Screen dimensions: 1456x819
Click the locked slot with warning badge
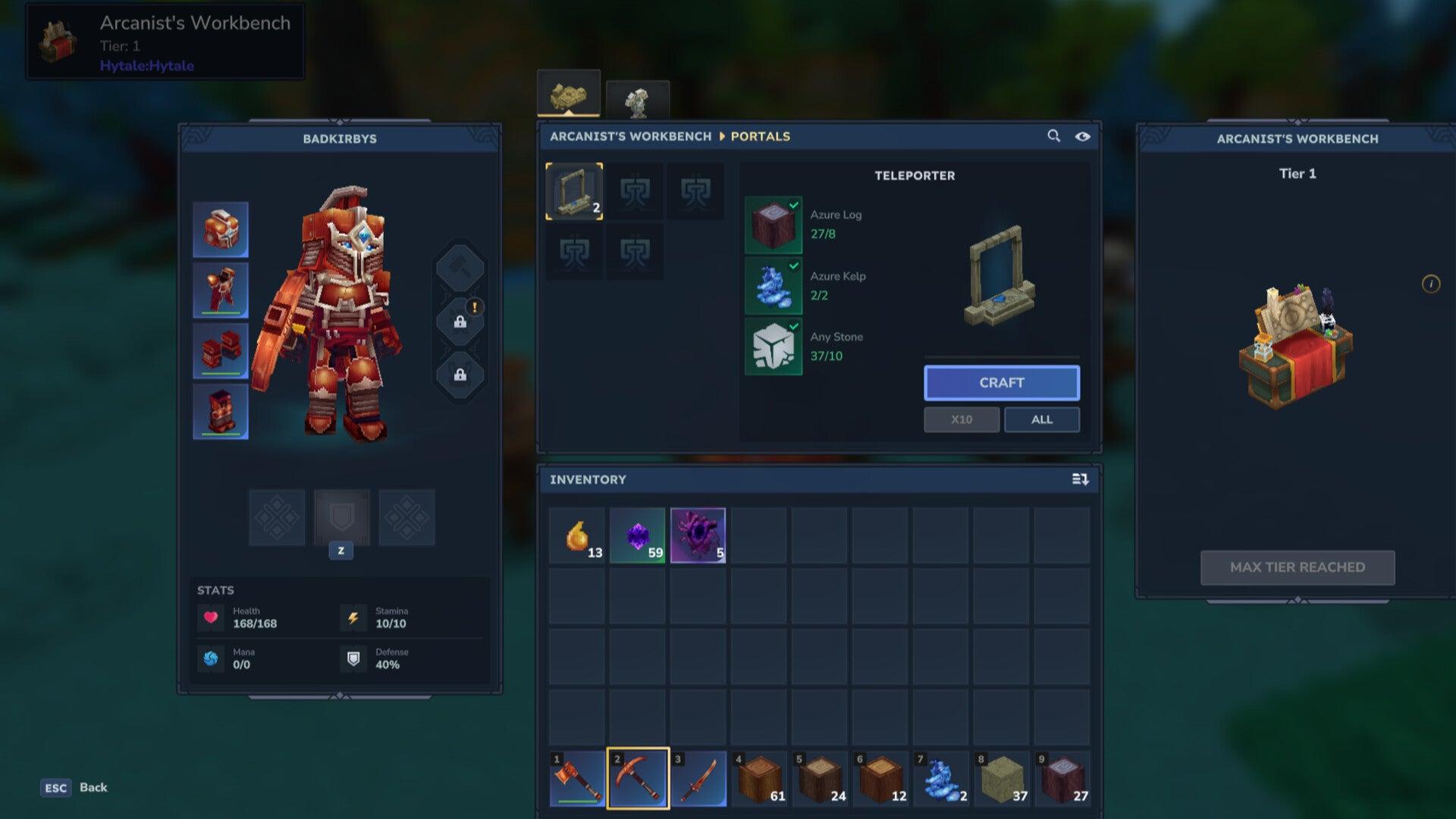[461, 320]
